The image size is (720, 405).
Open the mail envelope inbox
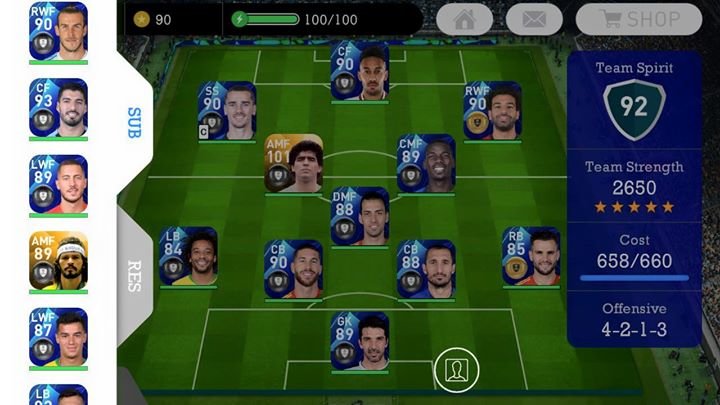click(534, 19)
